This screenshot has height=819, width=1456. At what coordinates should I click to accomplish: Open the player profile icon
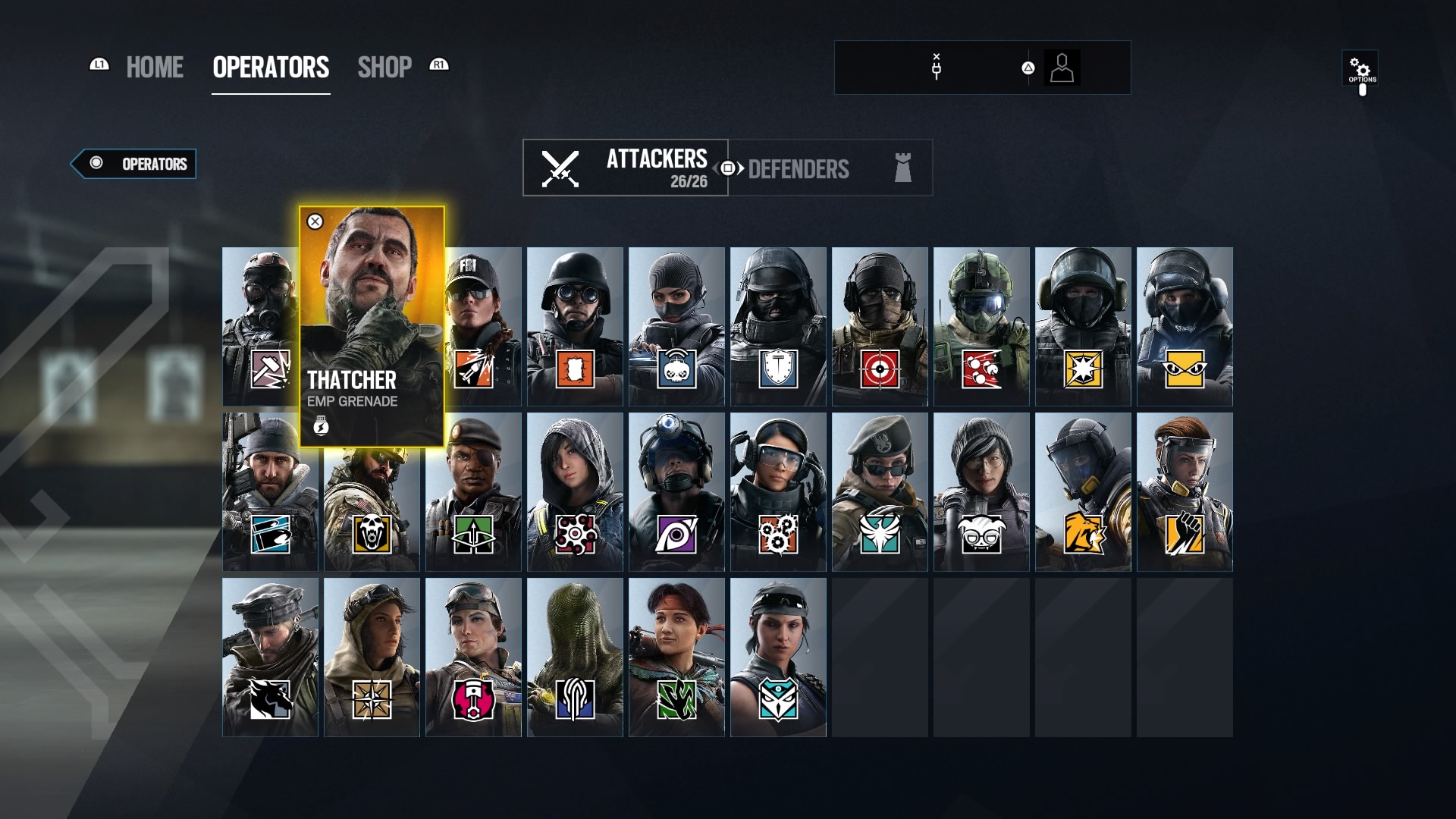point(1062,68)
